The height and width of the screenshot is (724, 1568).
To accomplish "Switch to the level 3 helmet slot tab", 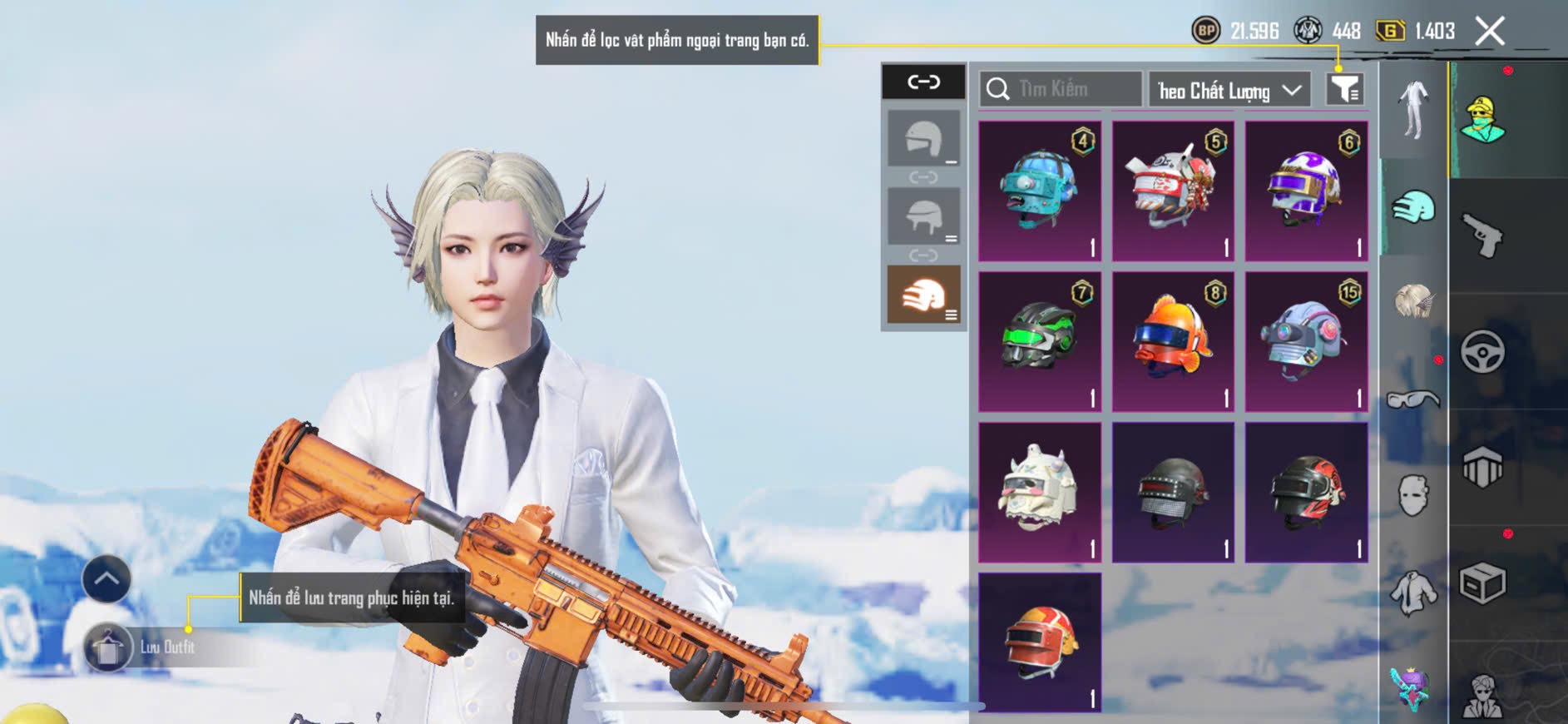I will pyautogui.click(x=923, y=295).
